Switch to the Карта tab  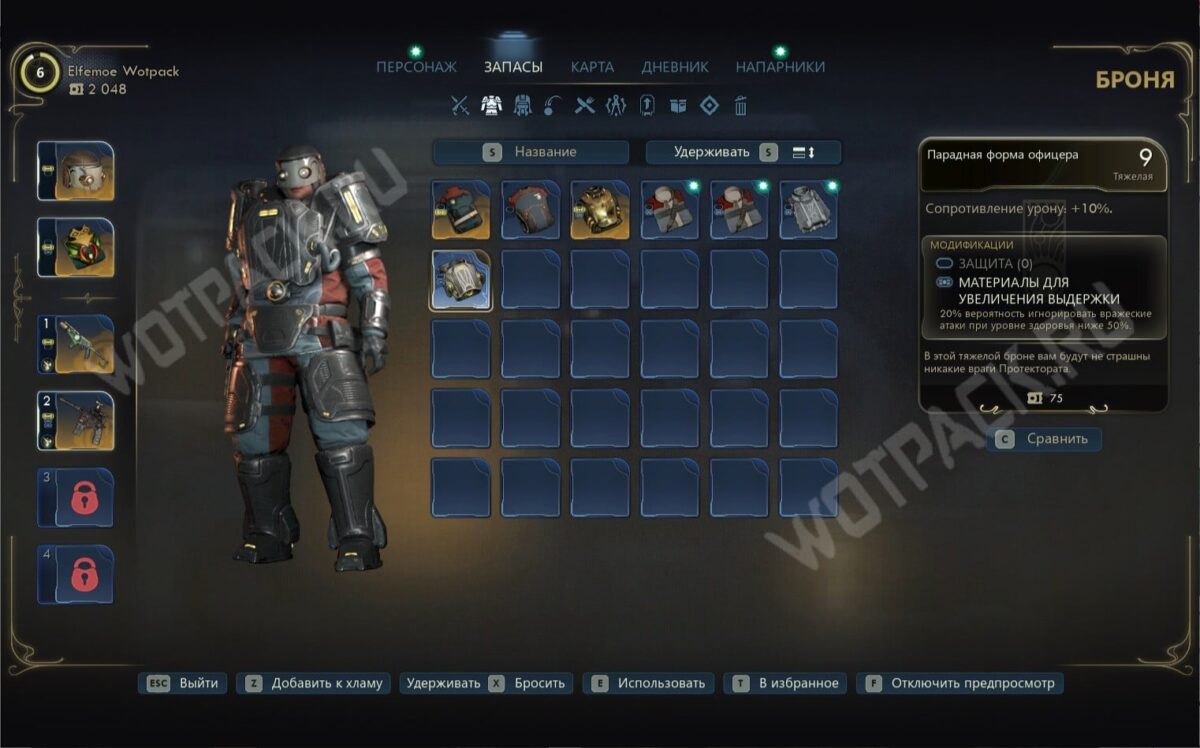[x=592, y=67]
